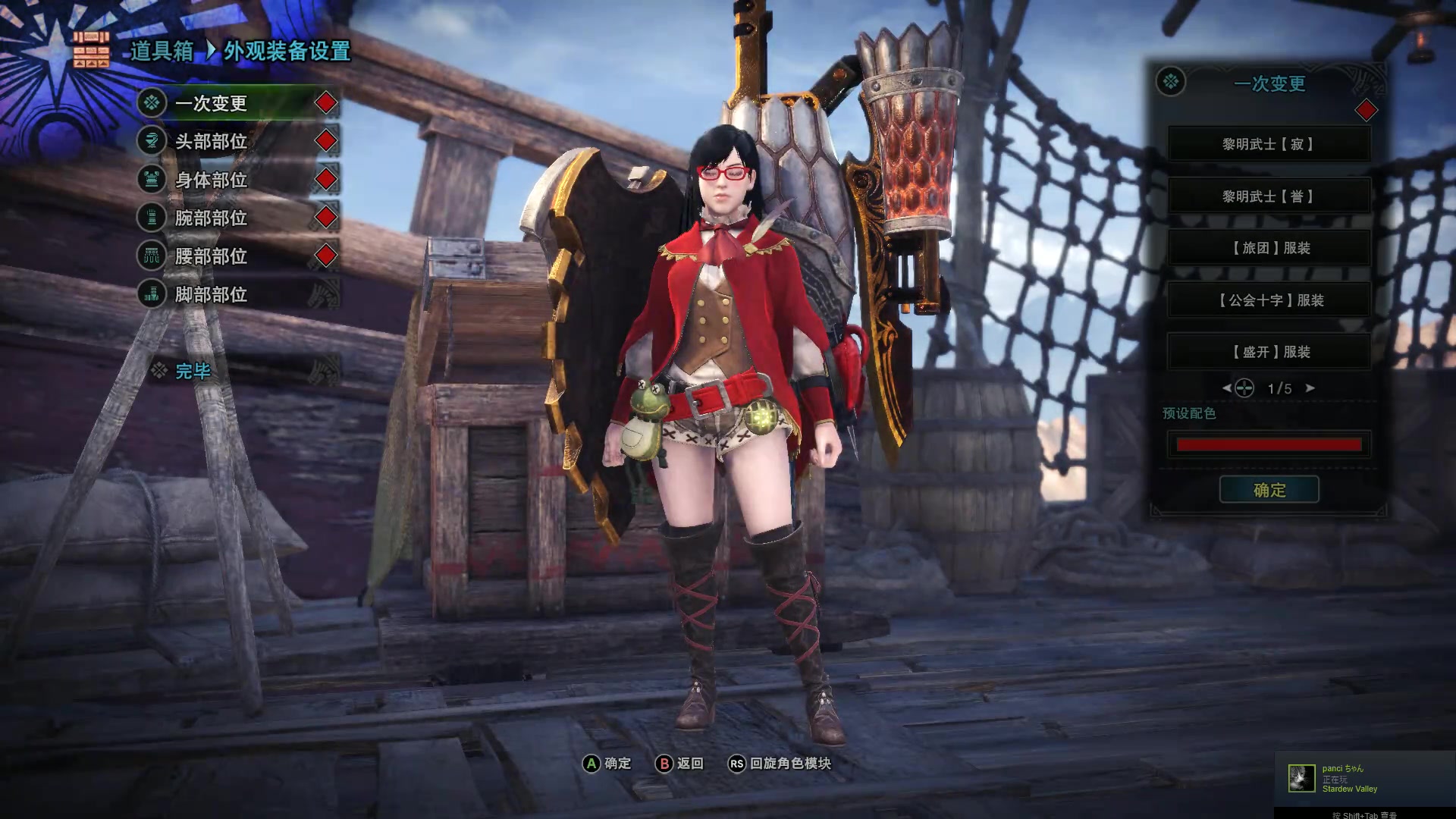
Task: Choose the 【公会十字】服装 outfit
Action: point(1269,300)
